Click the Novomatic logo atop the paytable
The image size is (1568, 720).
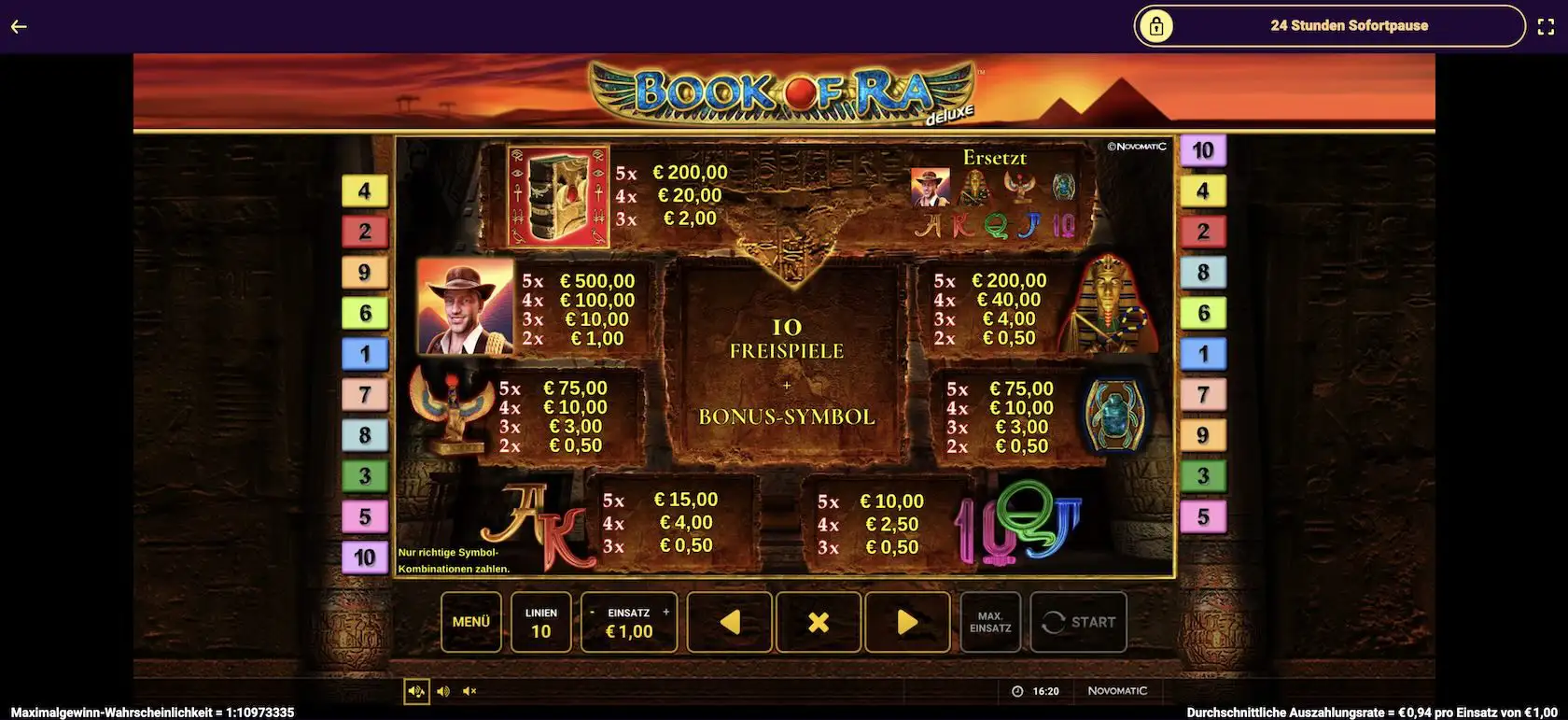click(1137, 147)
